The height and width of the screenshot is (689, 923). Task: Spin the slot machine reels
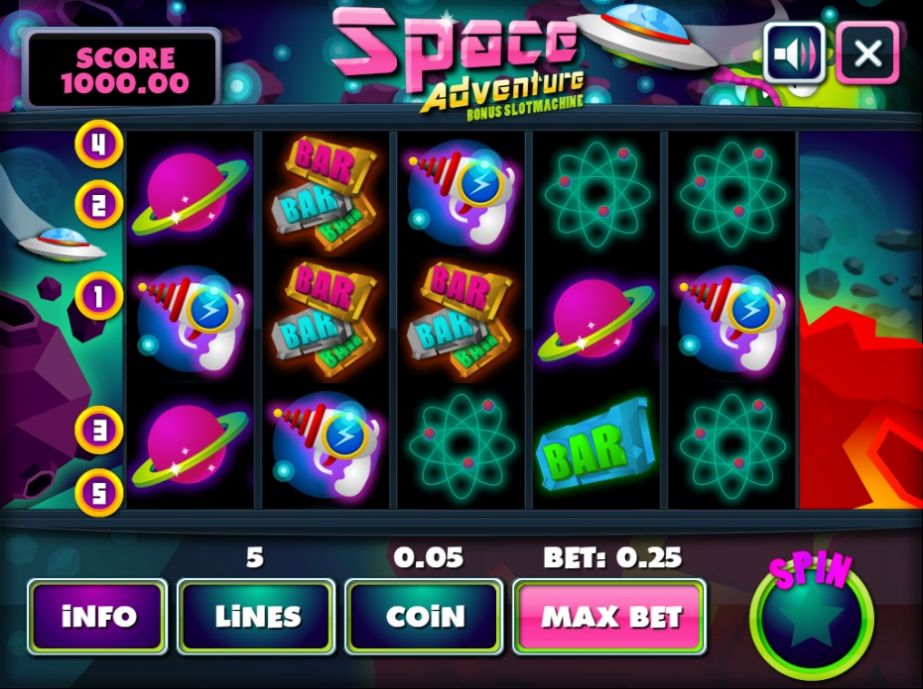click(x=811, y=618)
